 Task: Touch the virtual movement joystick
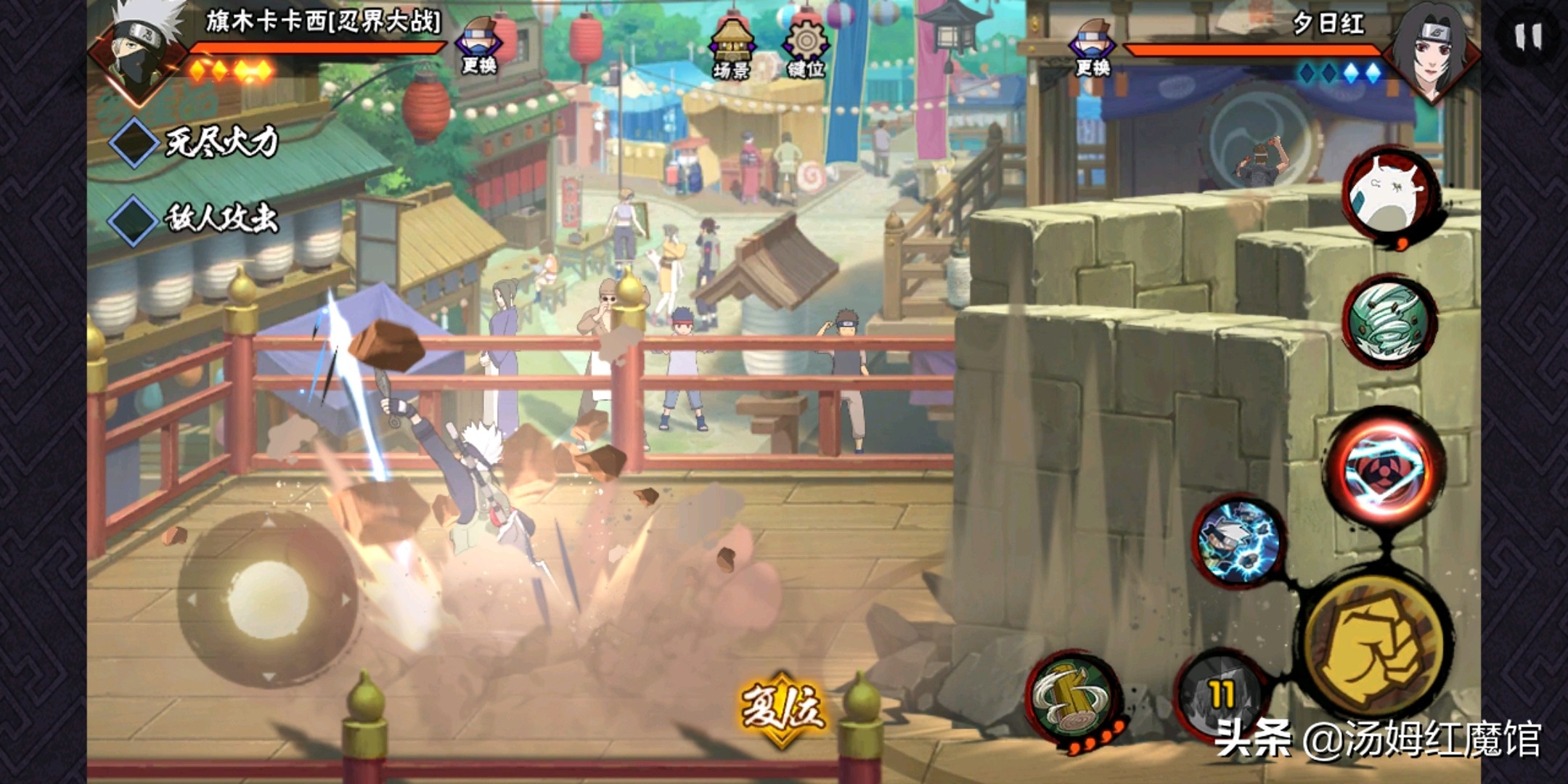(x=268, y=600)
